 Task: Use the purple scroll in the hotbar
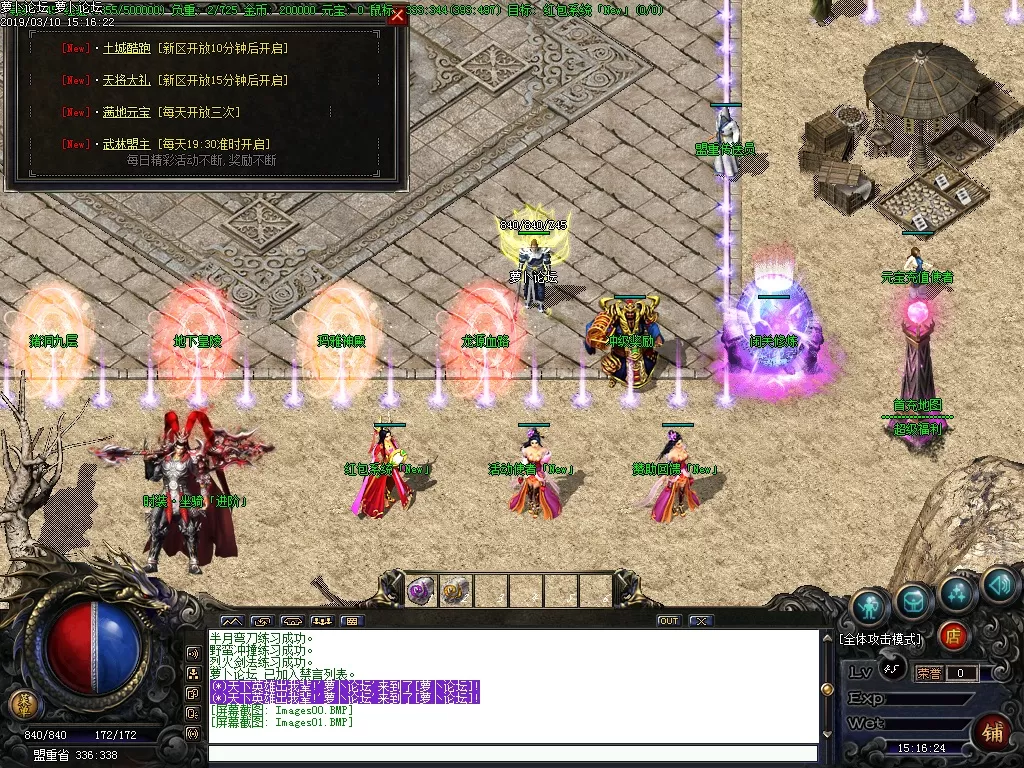419,591
